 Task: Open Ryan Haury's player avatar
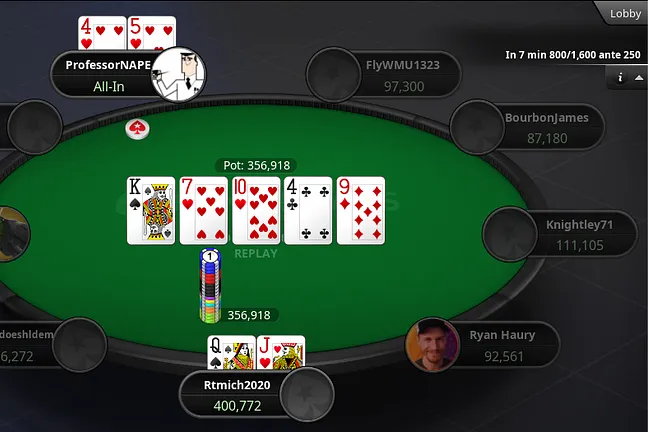[431, 344]
